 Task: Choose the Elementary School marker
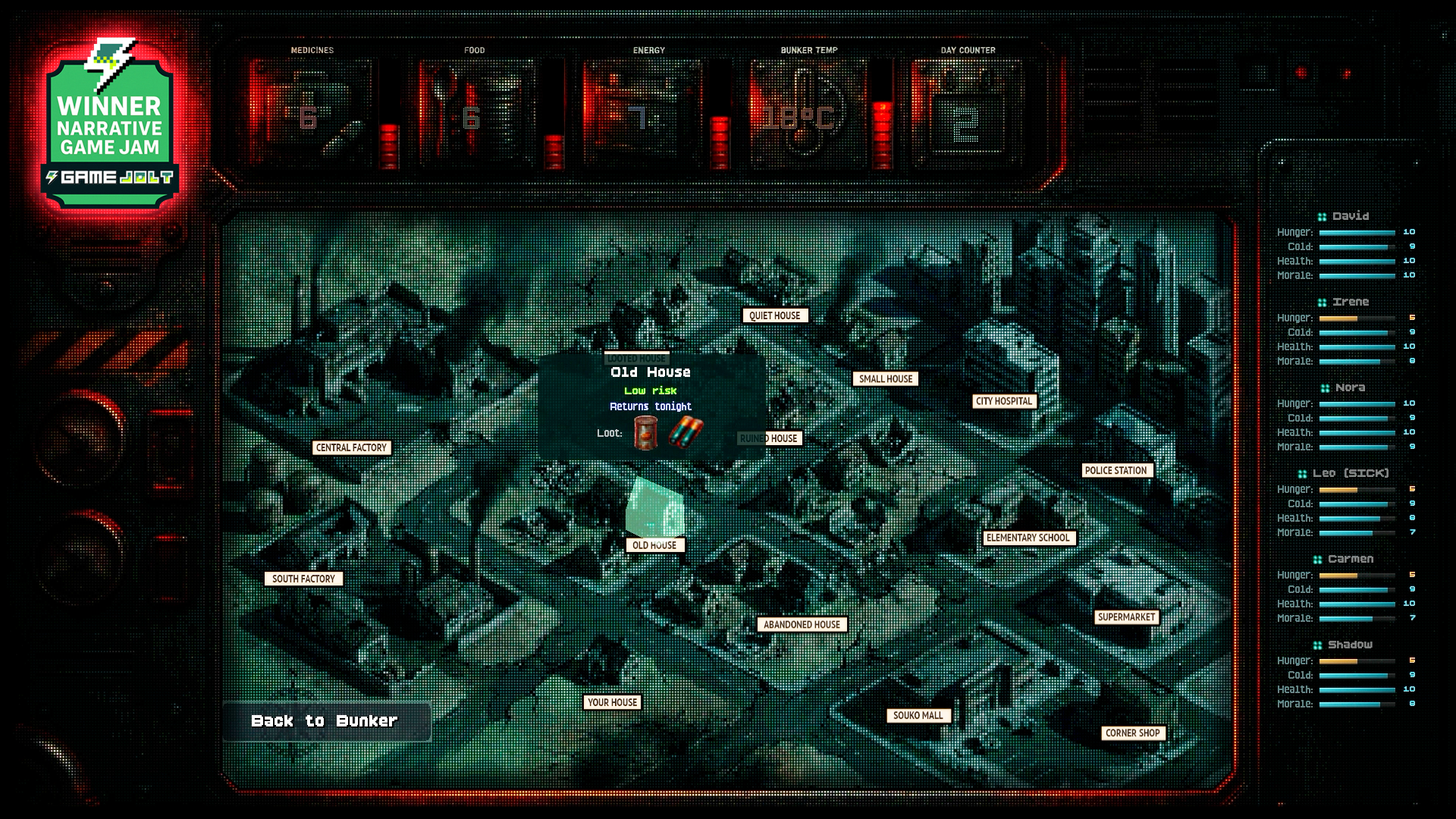tap(1028, 538)
